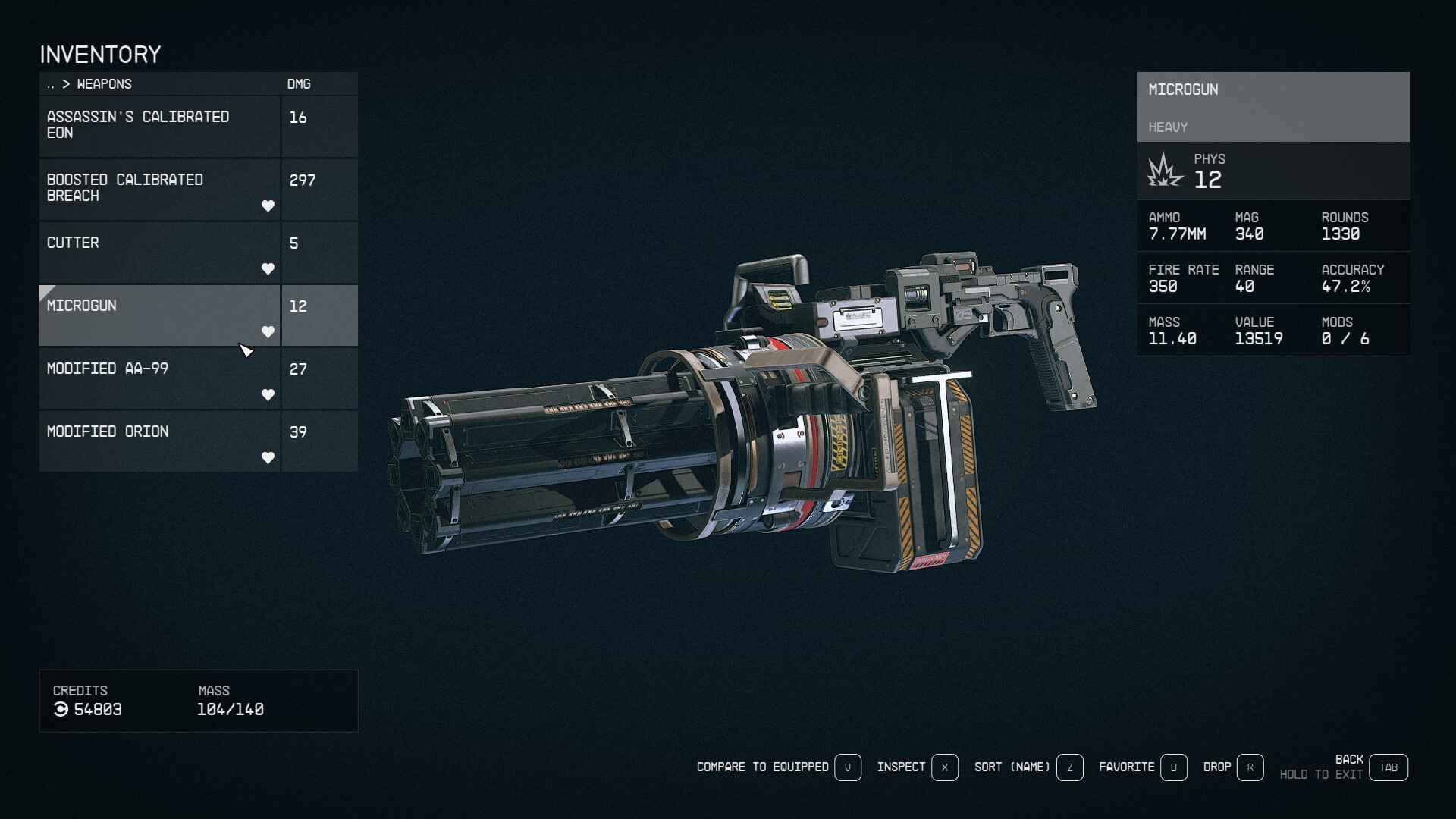Choose the Modified Orion row

[159, 441]
